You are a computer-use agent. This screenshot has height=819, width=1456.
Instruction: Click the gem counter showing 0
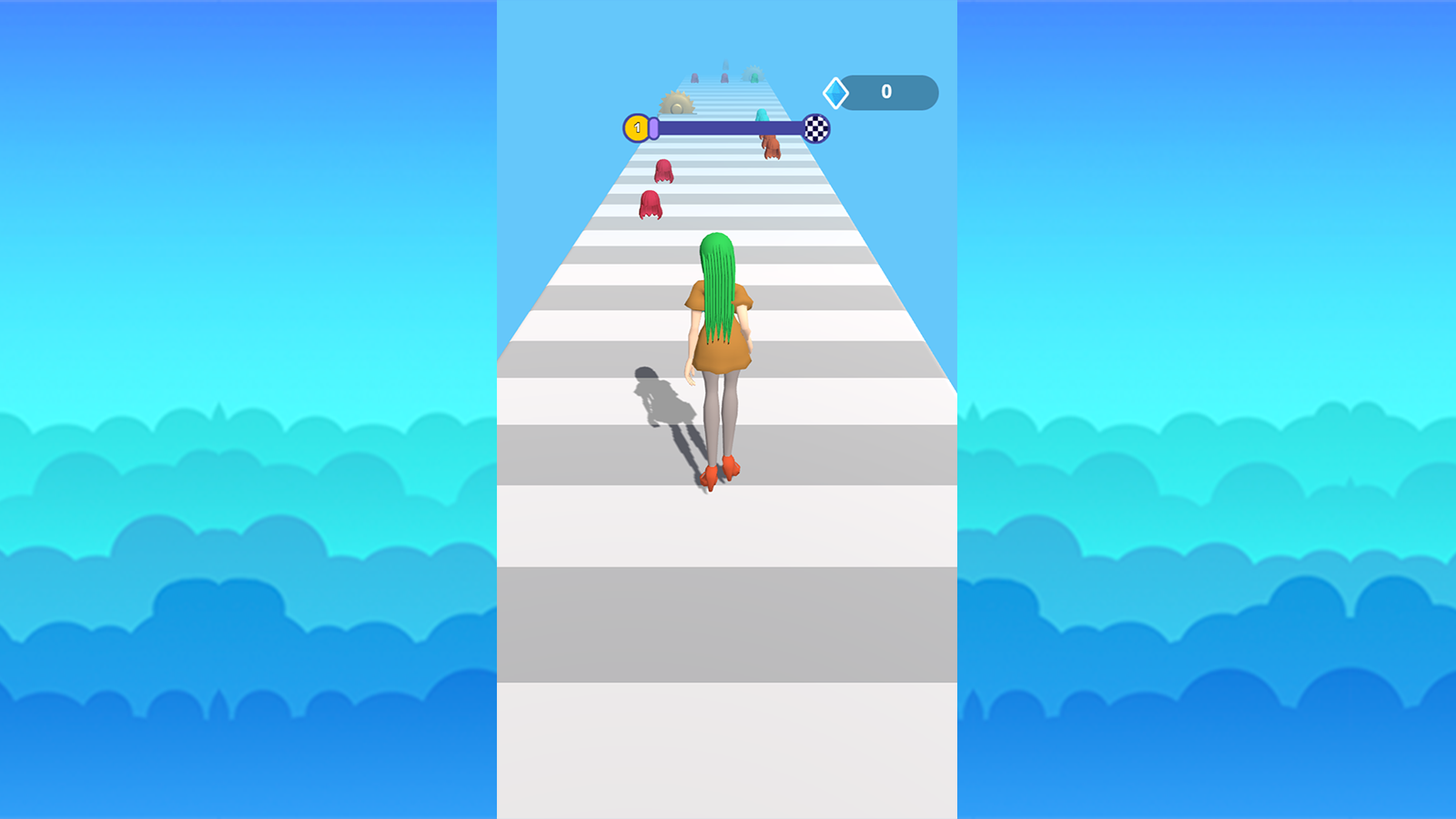(885, 90)
